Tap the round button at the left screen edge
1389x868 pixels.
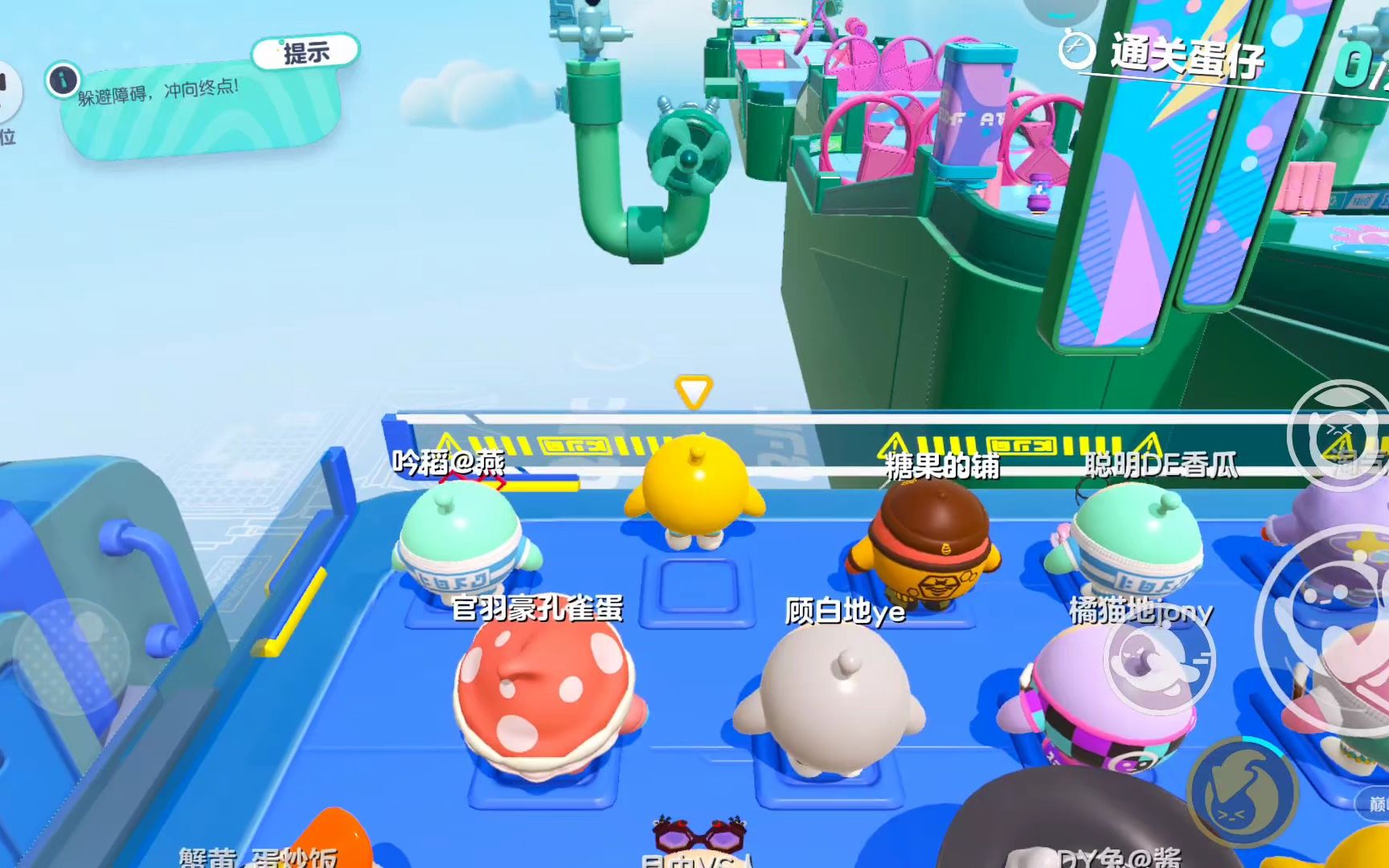tap(8, 90)
